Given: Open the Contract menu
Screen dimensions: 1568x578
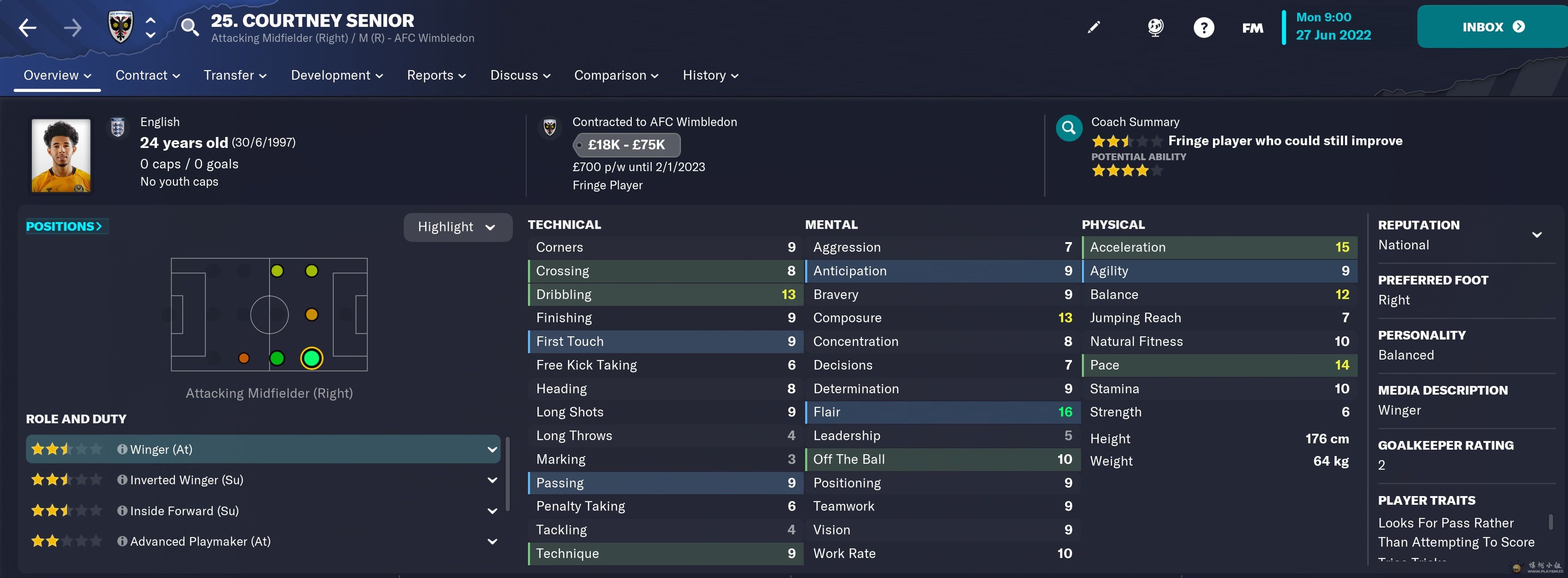Looking at the screenshot, I should point(147,76).
